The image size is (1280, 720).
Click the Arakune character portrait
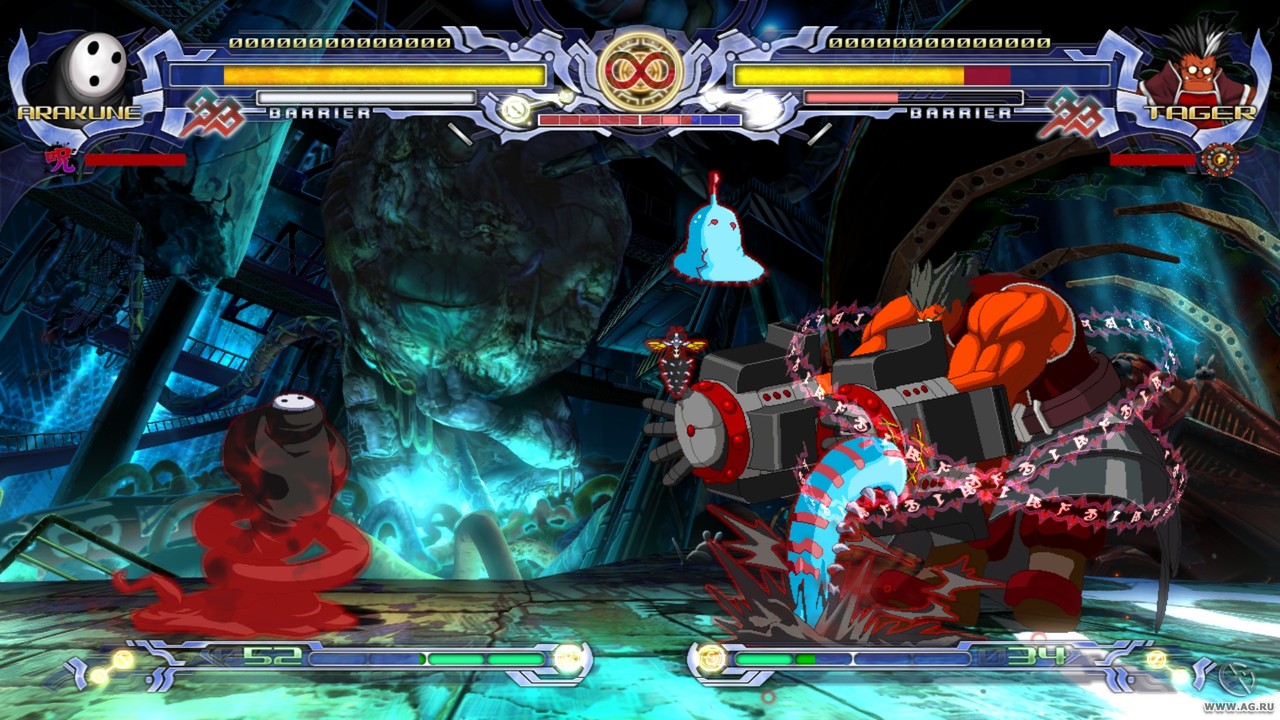click(x=90, y=68)
